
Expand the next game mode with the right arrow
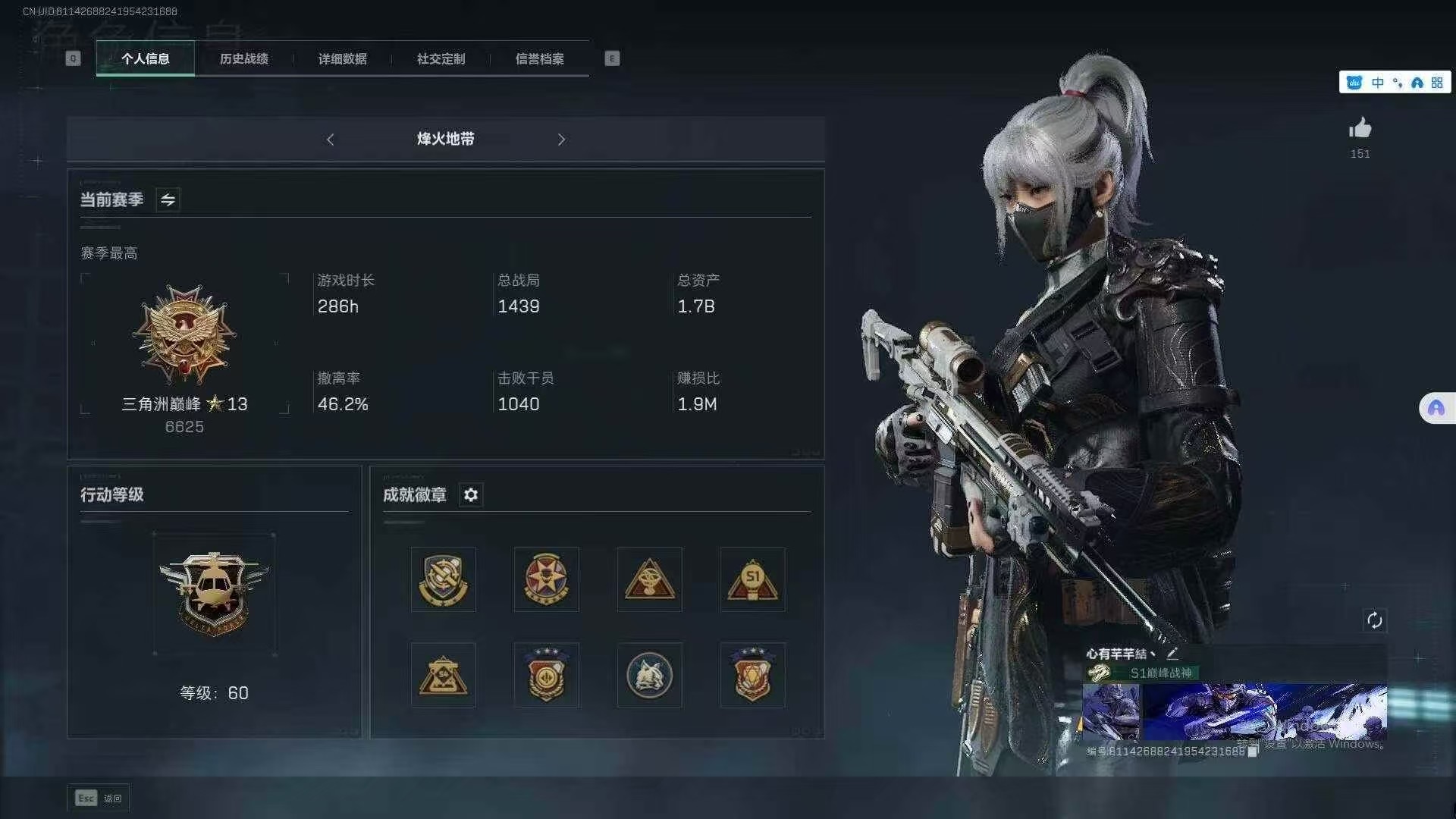point(561,140)
